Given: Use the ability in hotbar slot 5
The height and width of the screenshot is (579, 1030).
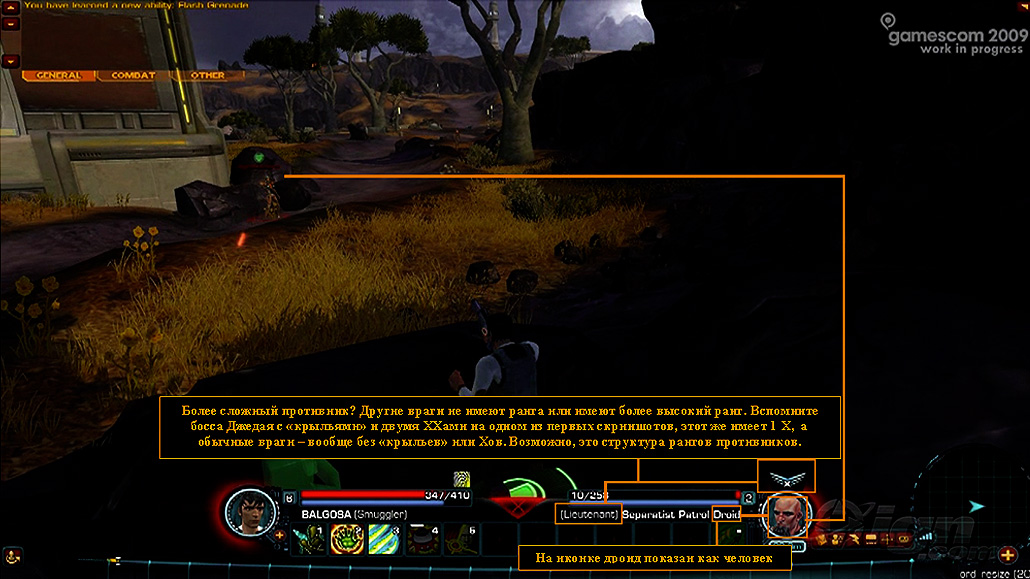Looking at the screenshot, I should 459,539.
